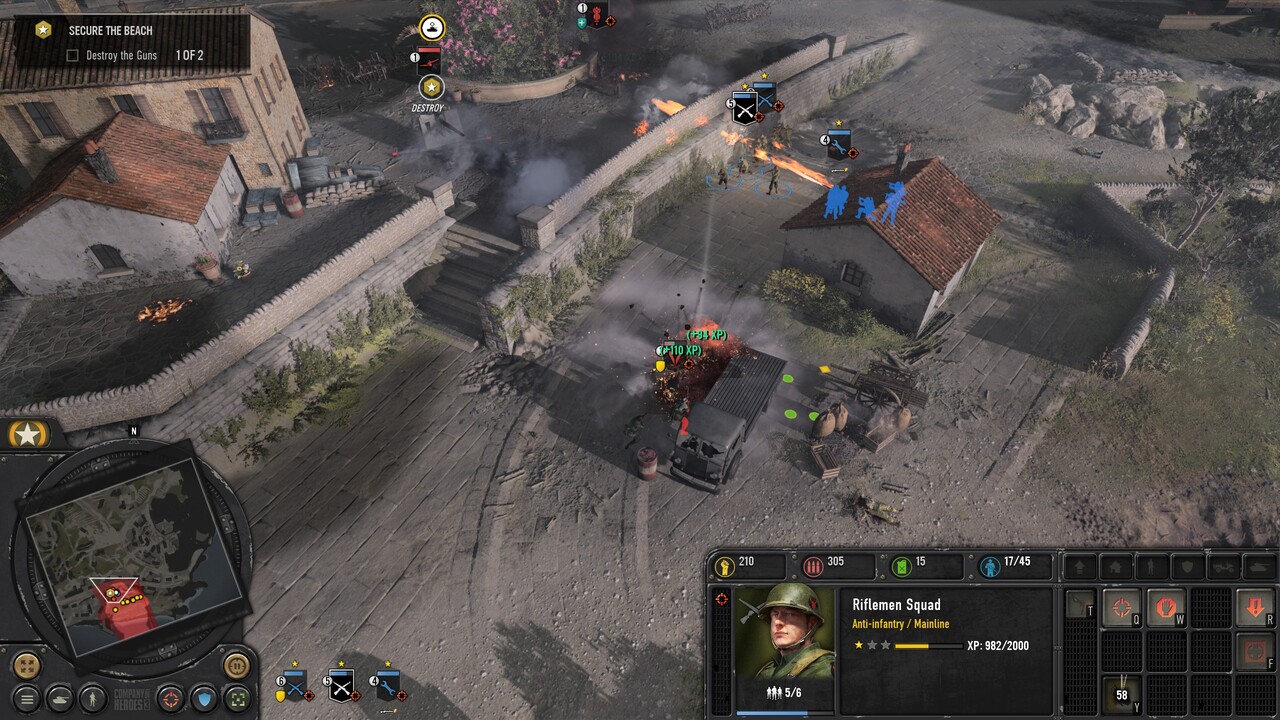Toggle the green focus-brackets button
Viewport: 1280px width, 720px height.
pos(237,698)
